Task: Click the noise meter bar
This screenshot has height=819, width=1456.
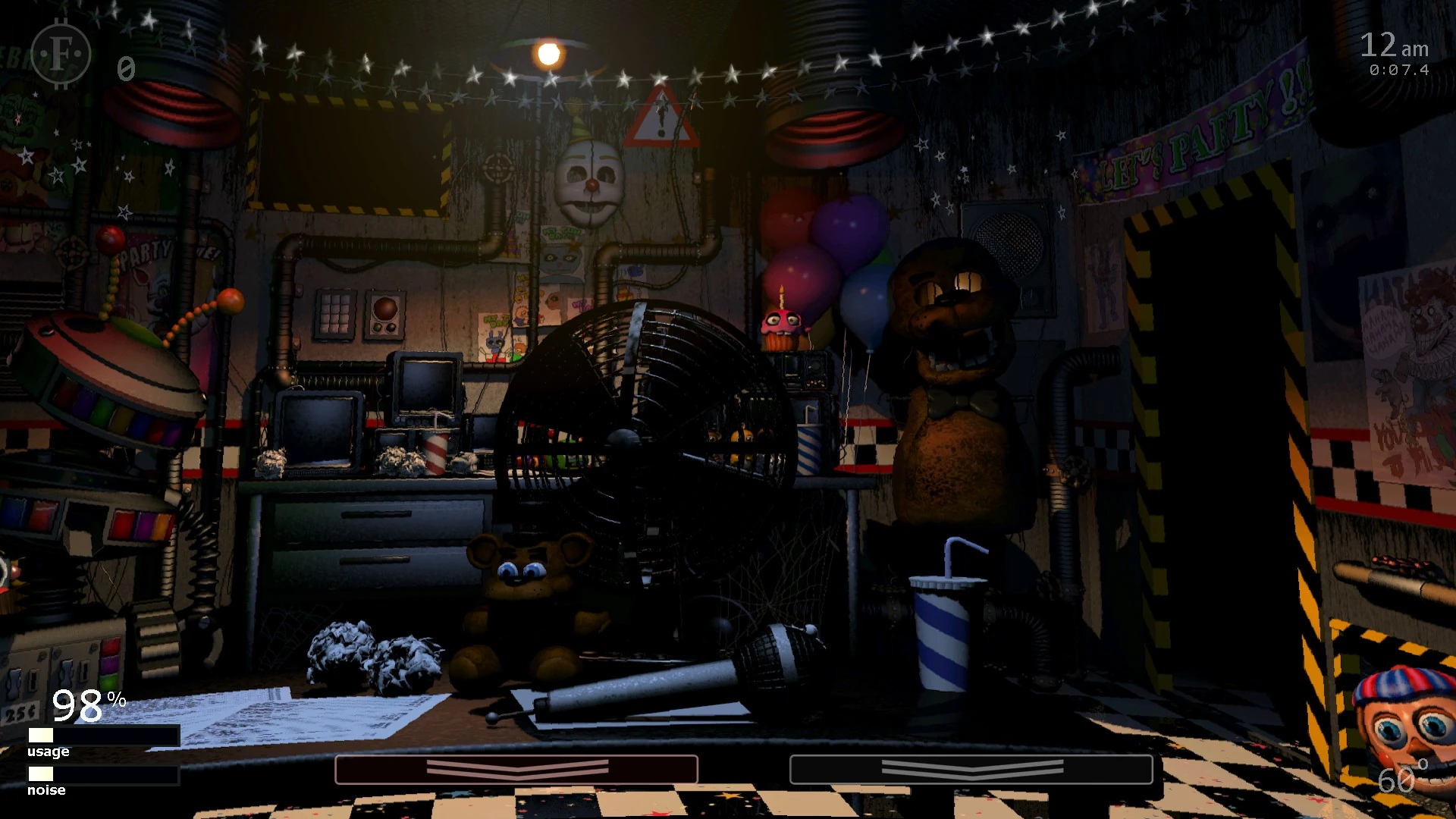Action: (x=102, y=775)
